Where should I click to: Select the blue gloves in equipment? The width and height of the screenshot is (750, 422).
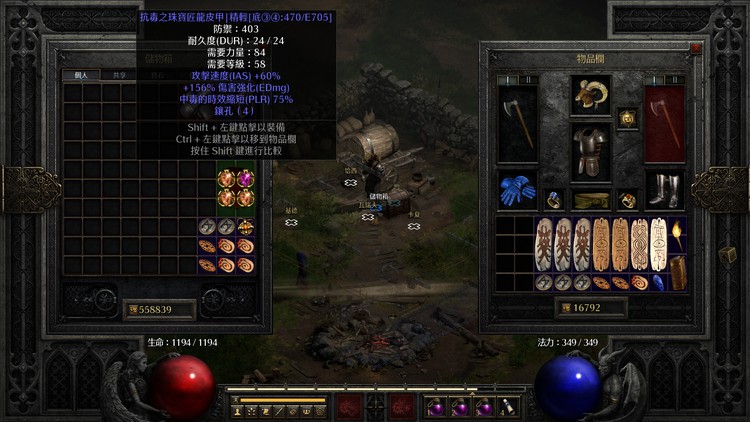(517, 192)
